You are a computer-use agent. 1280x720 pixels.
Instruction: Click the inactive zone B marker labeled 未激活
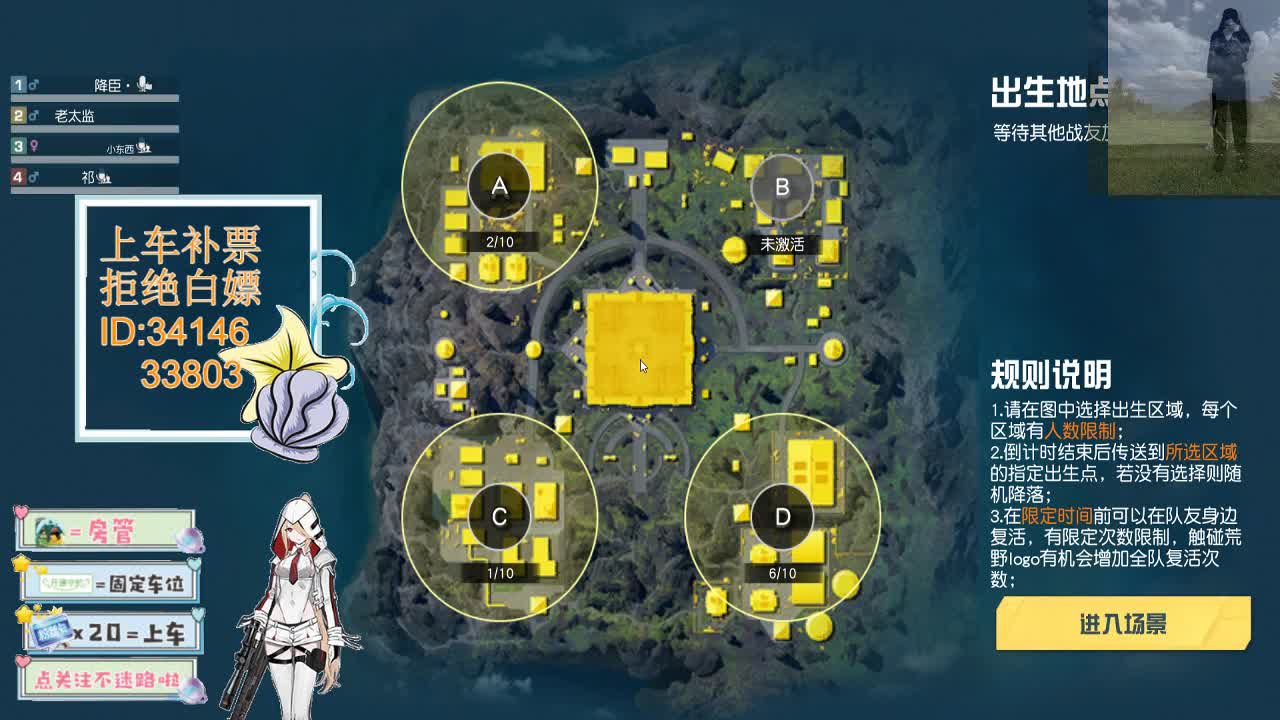coord(781,186)
